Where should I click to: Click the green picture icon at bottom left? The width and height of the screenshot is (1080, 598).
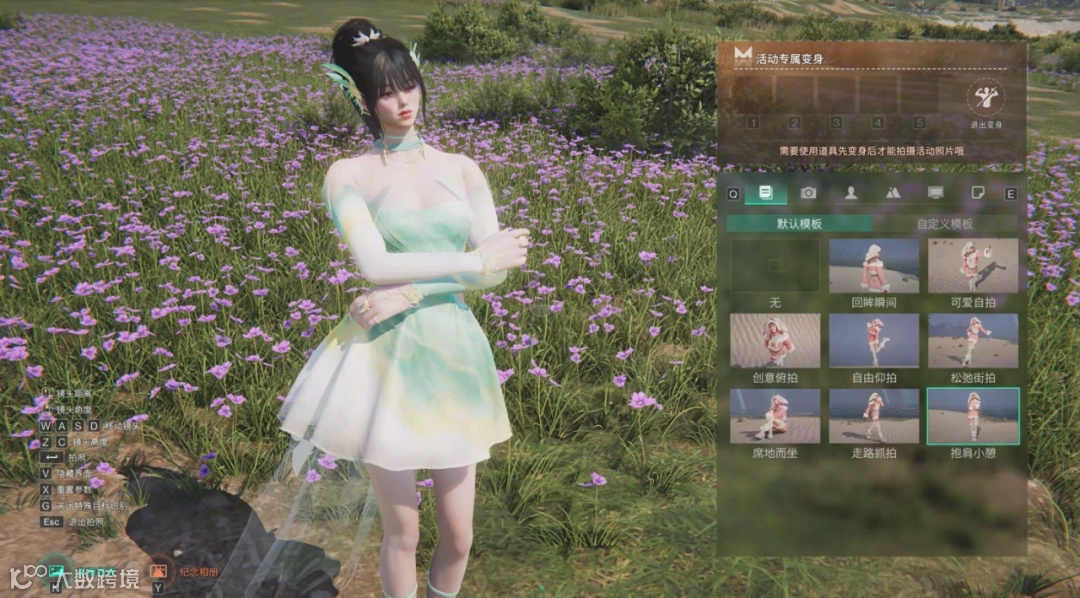[56, 568]
